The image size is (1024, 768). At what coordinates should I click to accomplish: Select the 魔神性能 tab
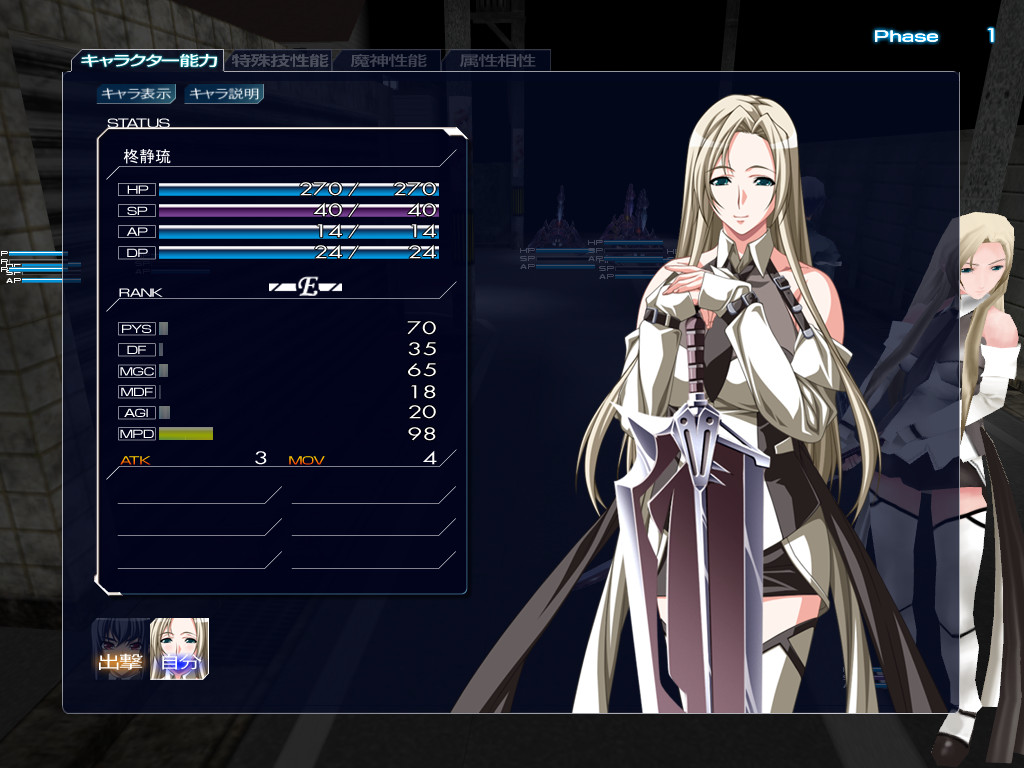[x=388, y=61]
